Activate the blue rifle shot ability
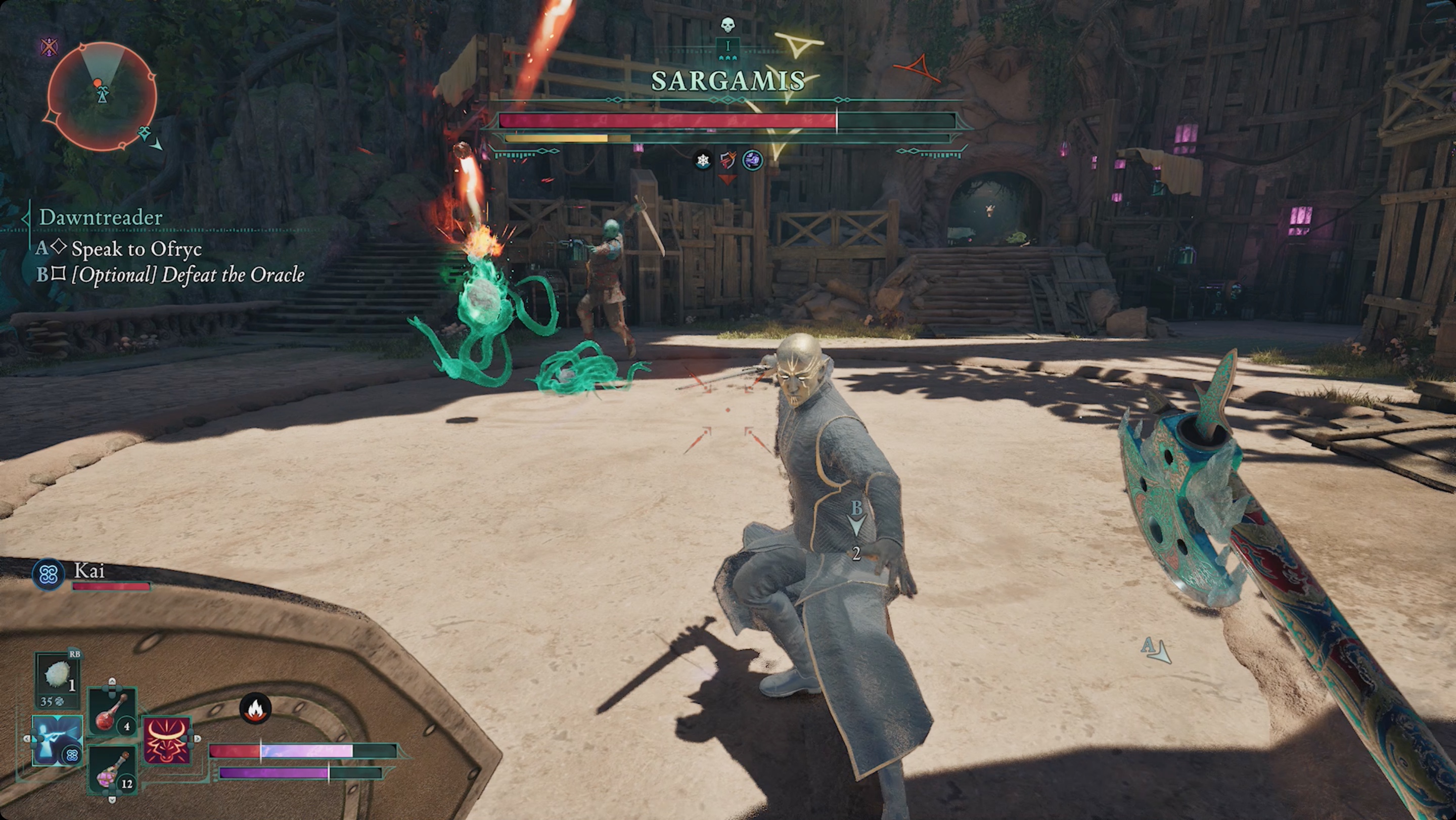The width and height of the screenshot is (1456, 820). click(x=57, y=740)
